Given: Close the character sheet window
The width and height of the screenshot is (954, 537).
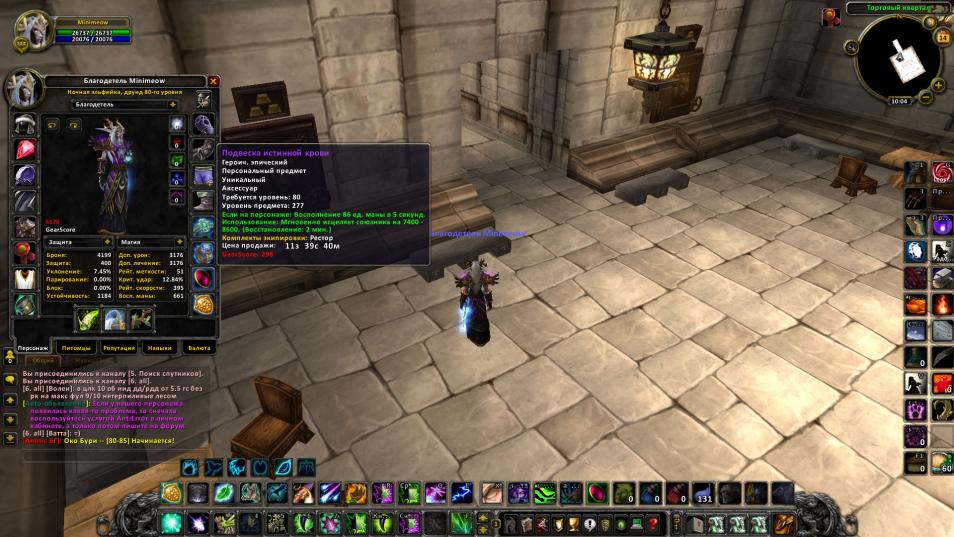Looking at the screenshot, I should 213,81.
